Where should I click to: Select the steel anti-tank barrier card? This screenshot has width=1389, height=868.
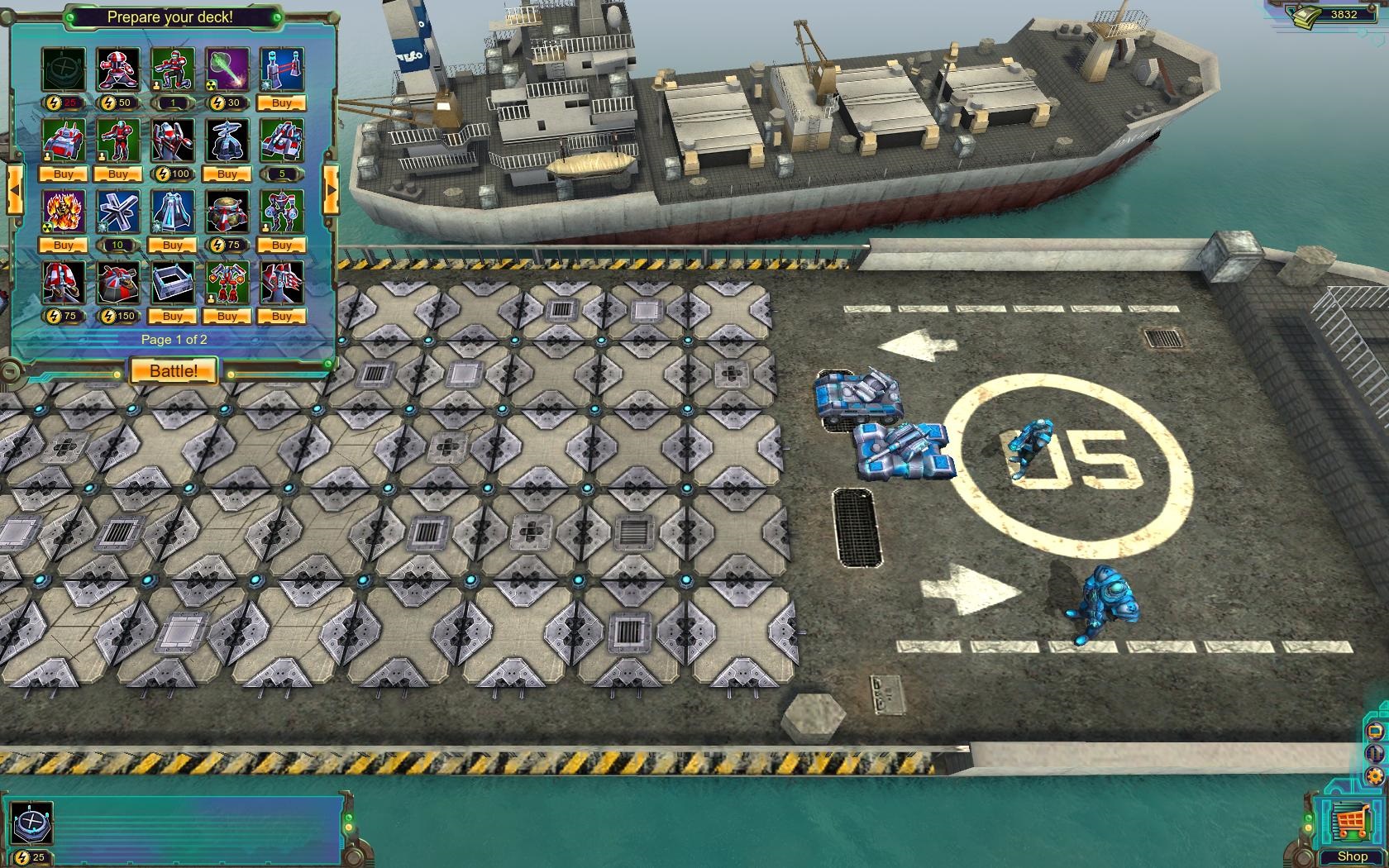[118, 211]
